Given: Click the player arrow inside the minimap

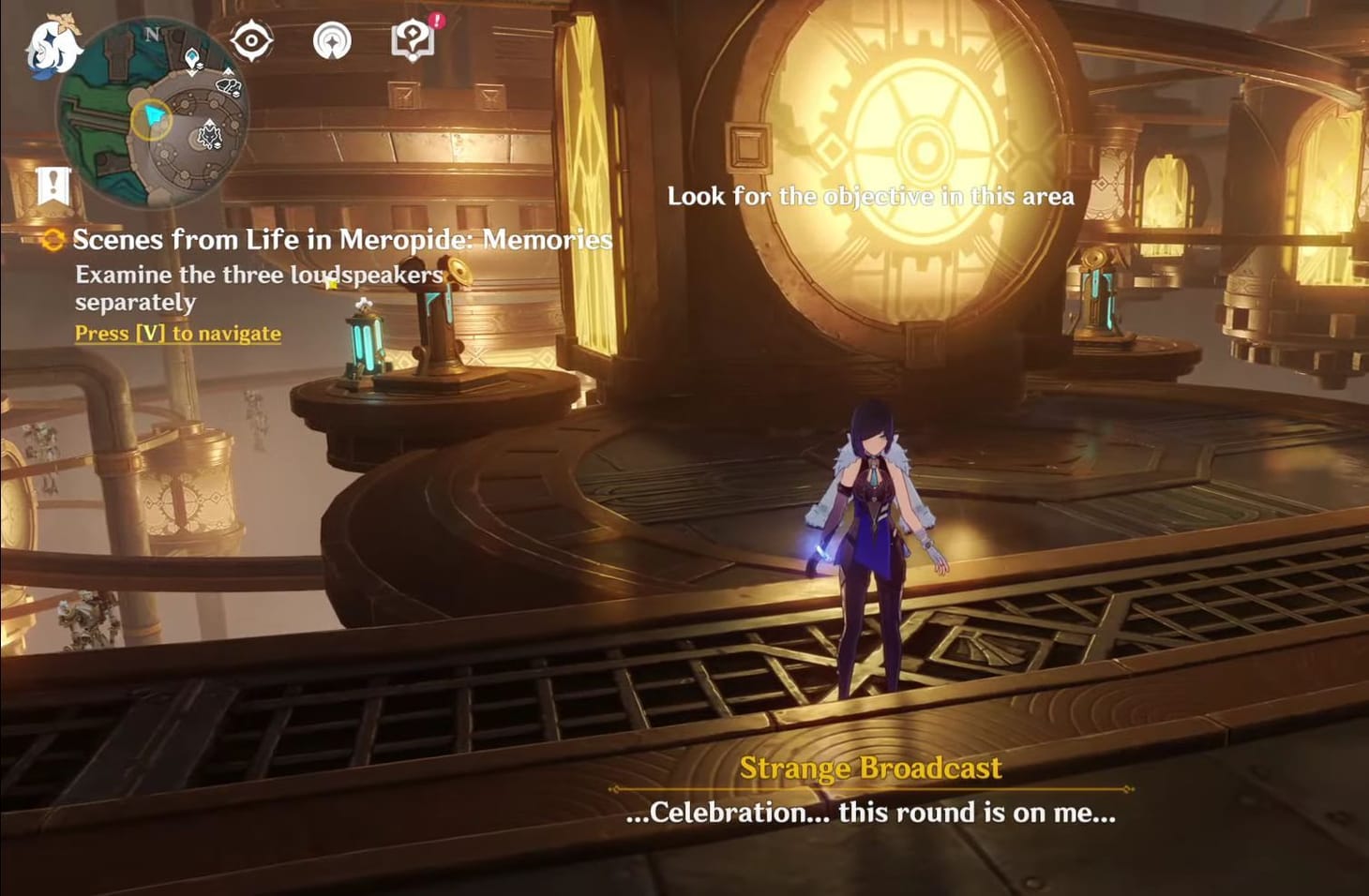Looking at the screenshot, I should 153,116.
